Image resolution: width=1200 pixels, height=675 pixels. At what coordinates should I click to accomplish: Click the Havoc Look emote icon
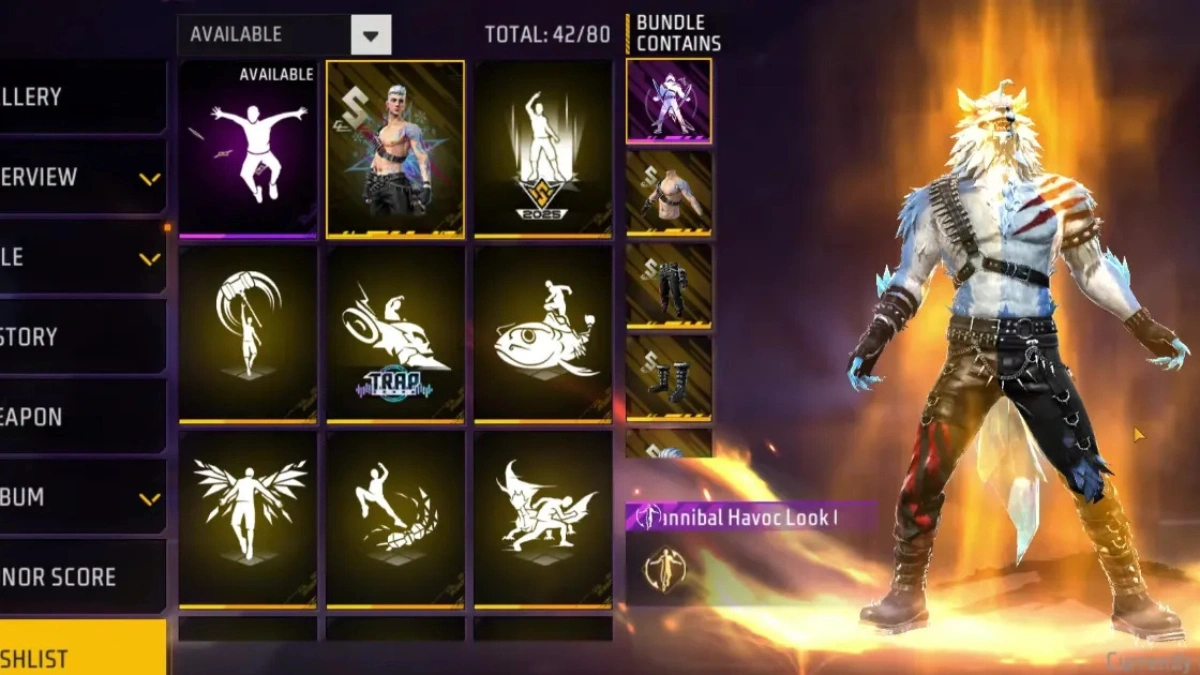pos(662,567)
